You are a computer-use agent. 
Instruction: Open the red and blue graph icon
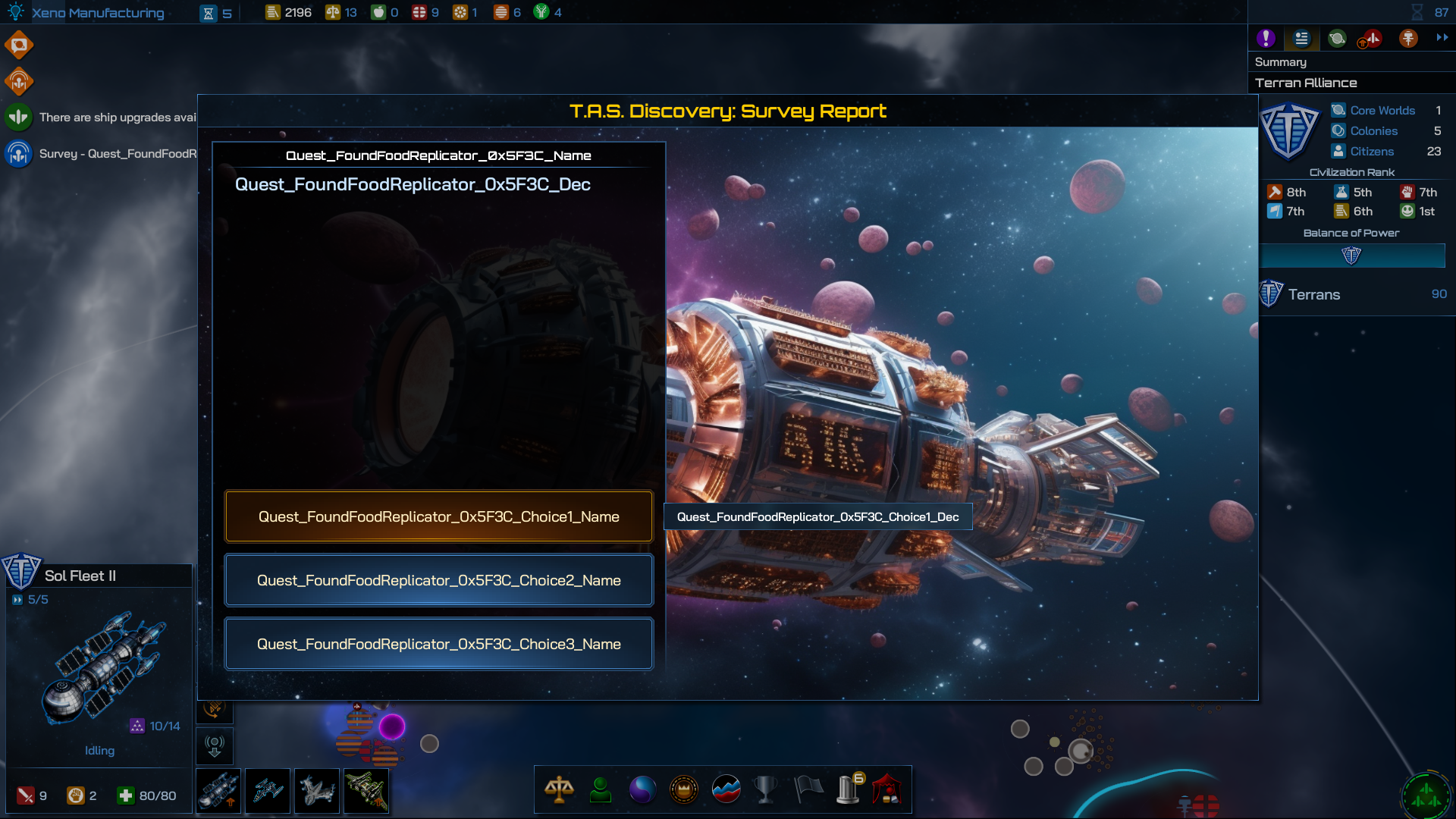pos(726,789)
